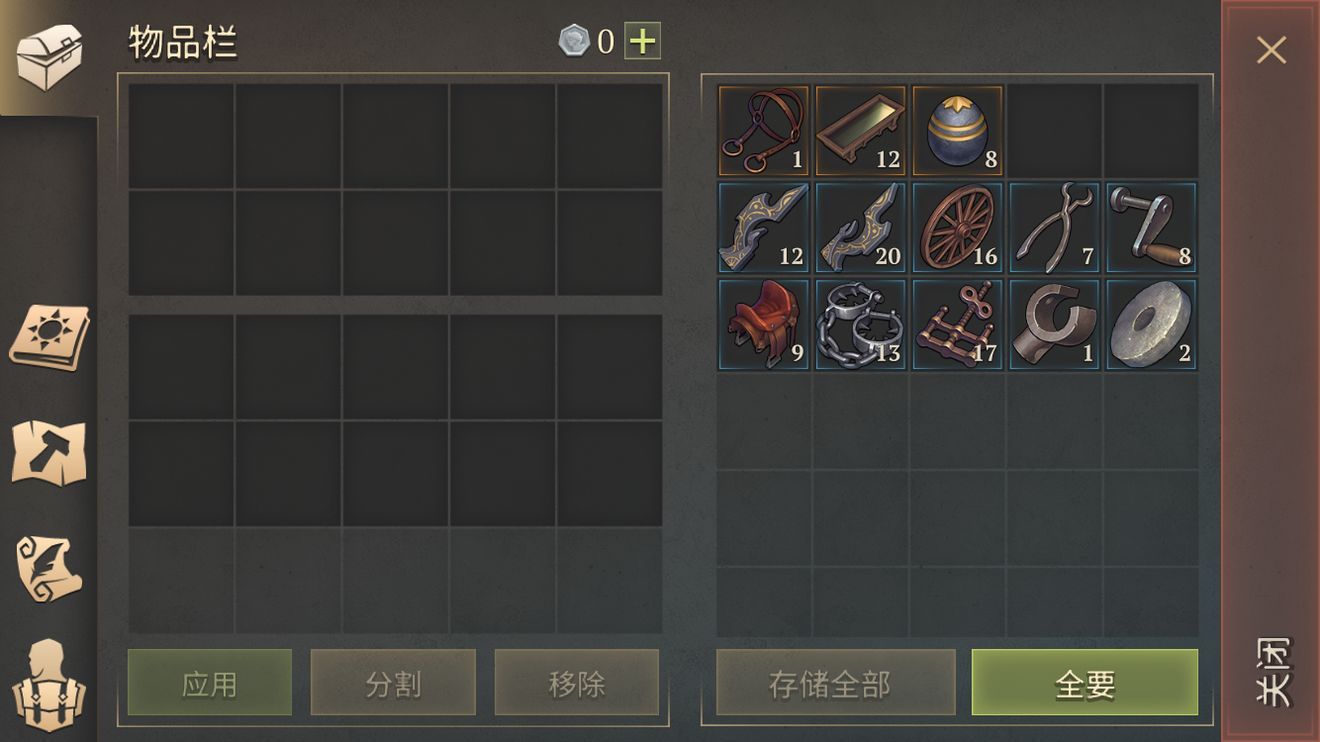Click the 存储全部 (store all) button
The width and height of the screenshot is (1320, 742).
[835, 683]
